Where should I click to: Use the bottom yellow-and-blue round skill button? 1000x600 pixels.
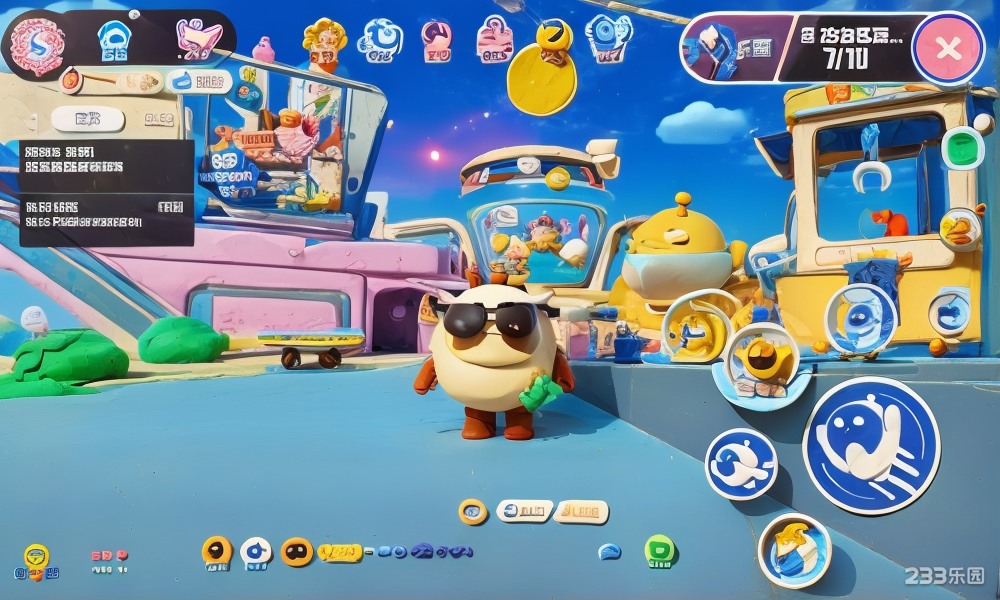coord(794,550)
